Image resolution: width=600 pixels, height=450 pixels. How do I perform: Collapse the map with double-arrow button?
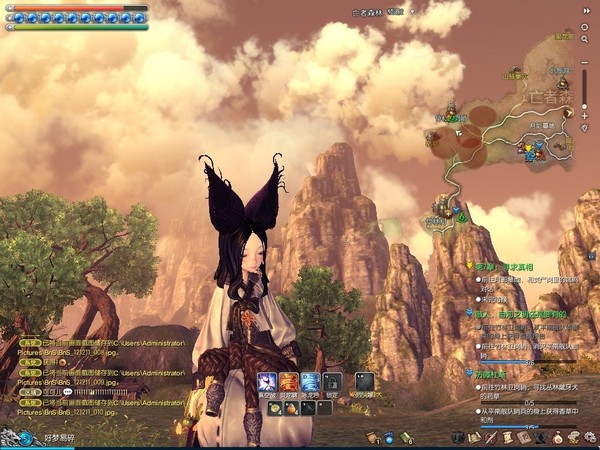586,10
